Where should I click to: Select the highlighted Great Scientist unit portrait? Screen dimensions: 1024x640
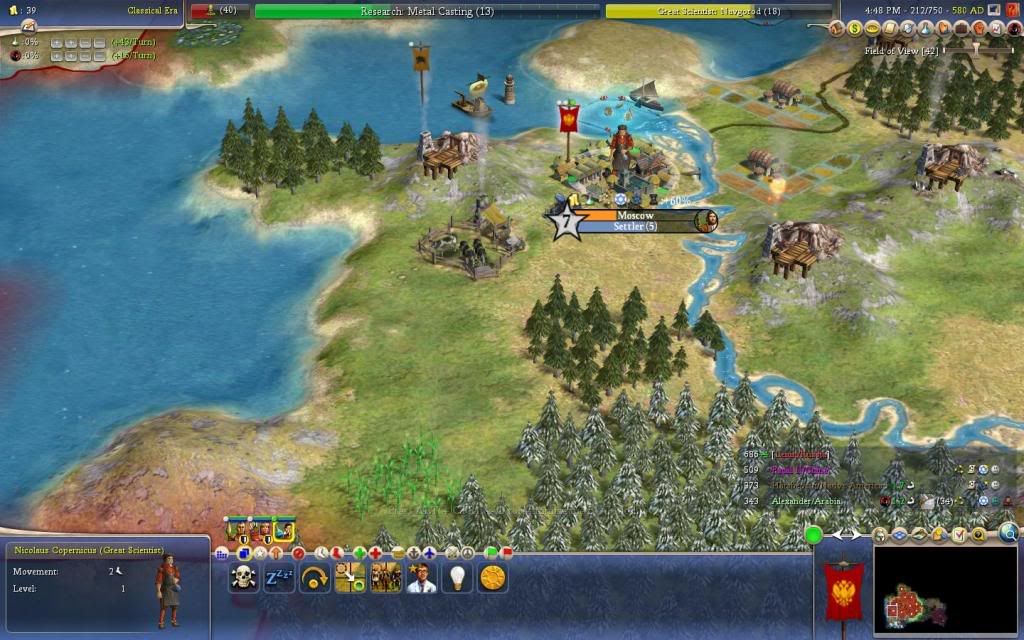(x=284, y=530)
